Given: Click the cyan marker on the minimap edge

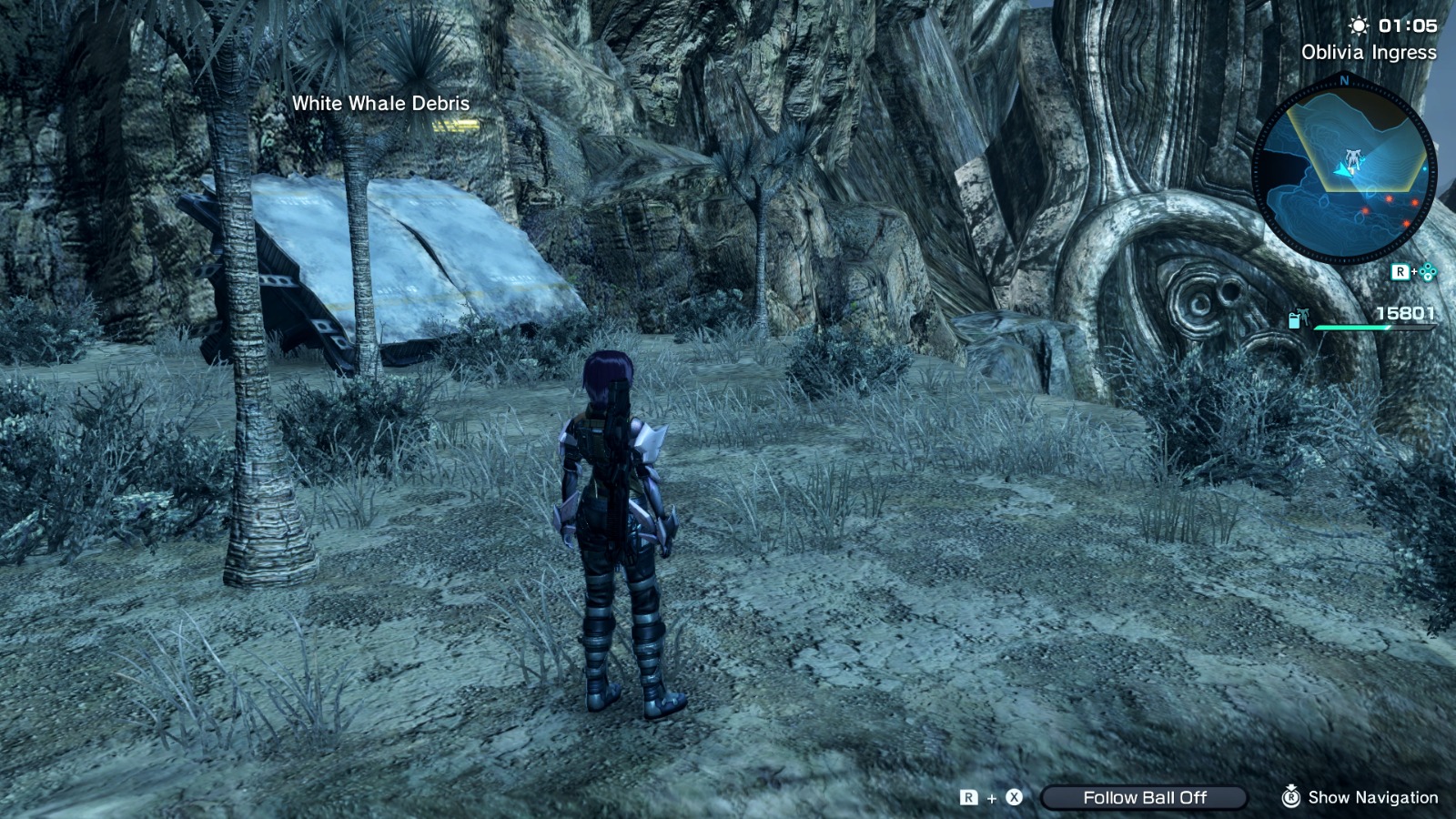Looking at the screenshot, I should [1424, 167].
